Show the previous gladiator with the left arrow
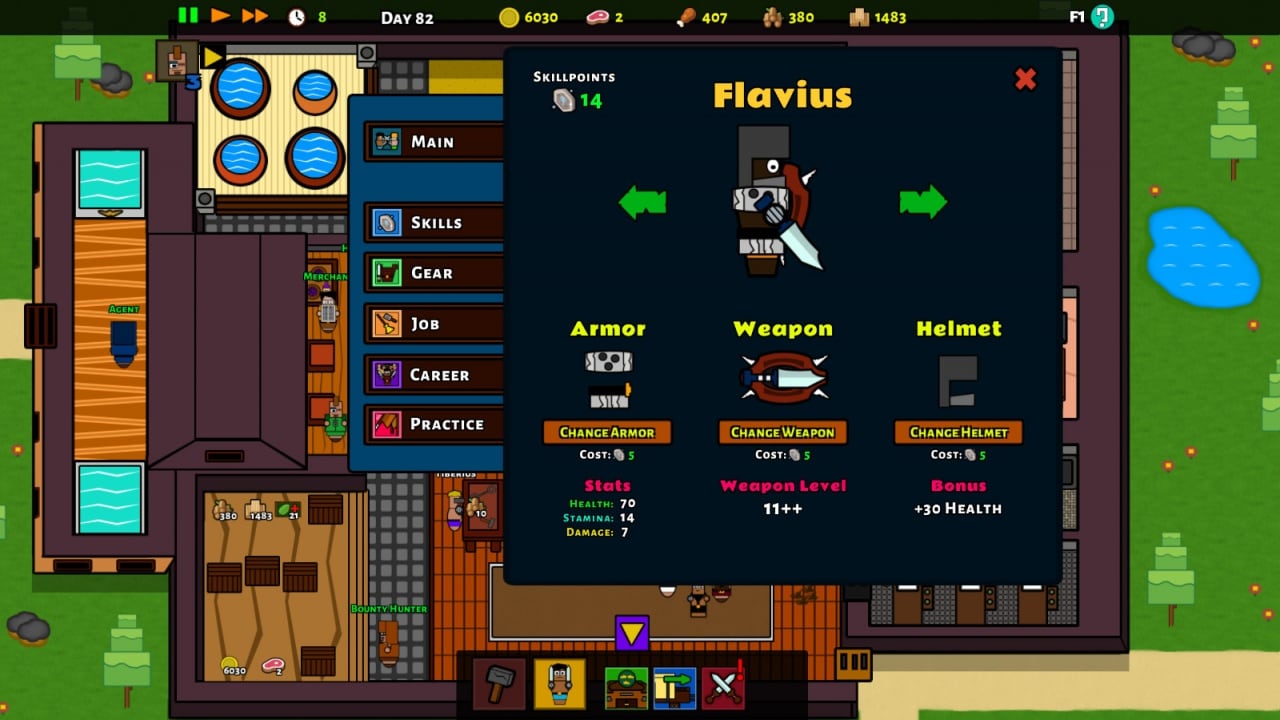Viewport: 1280px width, 720px height. click(x=642, y=202)
